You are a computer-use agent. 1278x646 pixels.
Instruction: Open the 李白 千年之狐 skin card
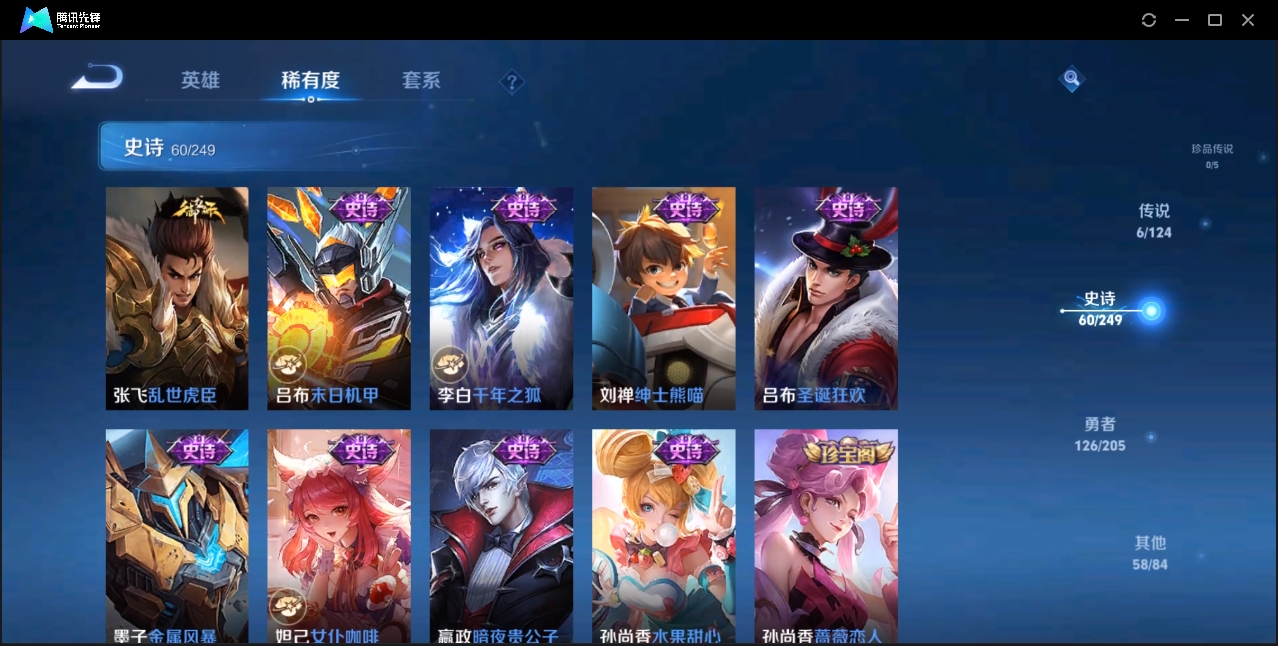tap(501, 298)
